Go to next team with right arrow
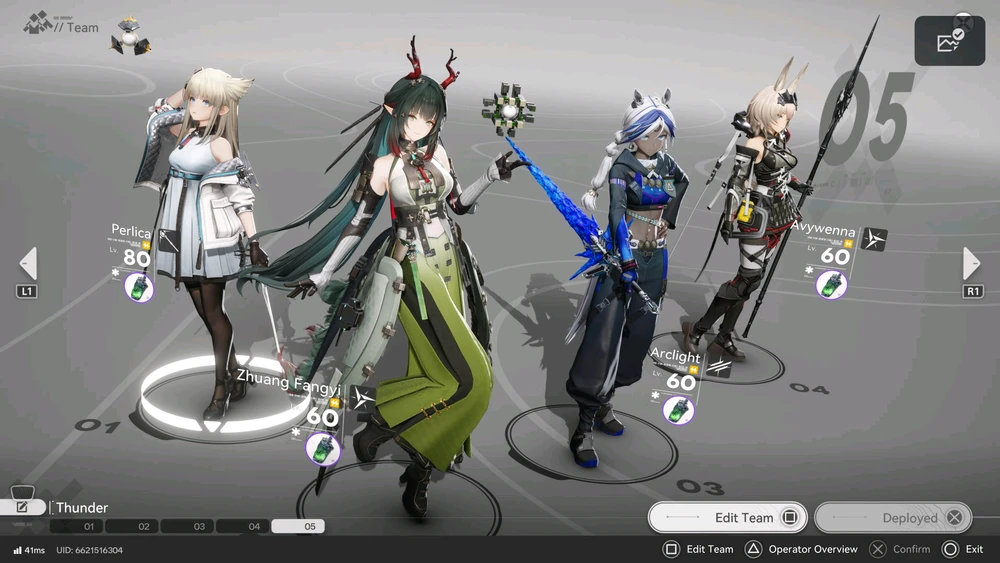 point(971,264)
